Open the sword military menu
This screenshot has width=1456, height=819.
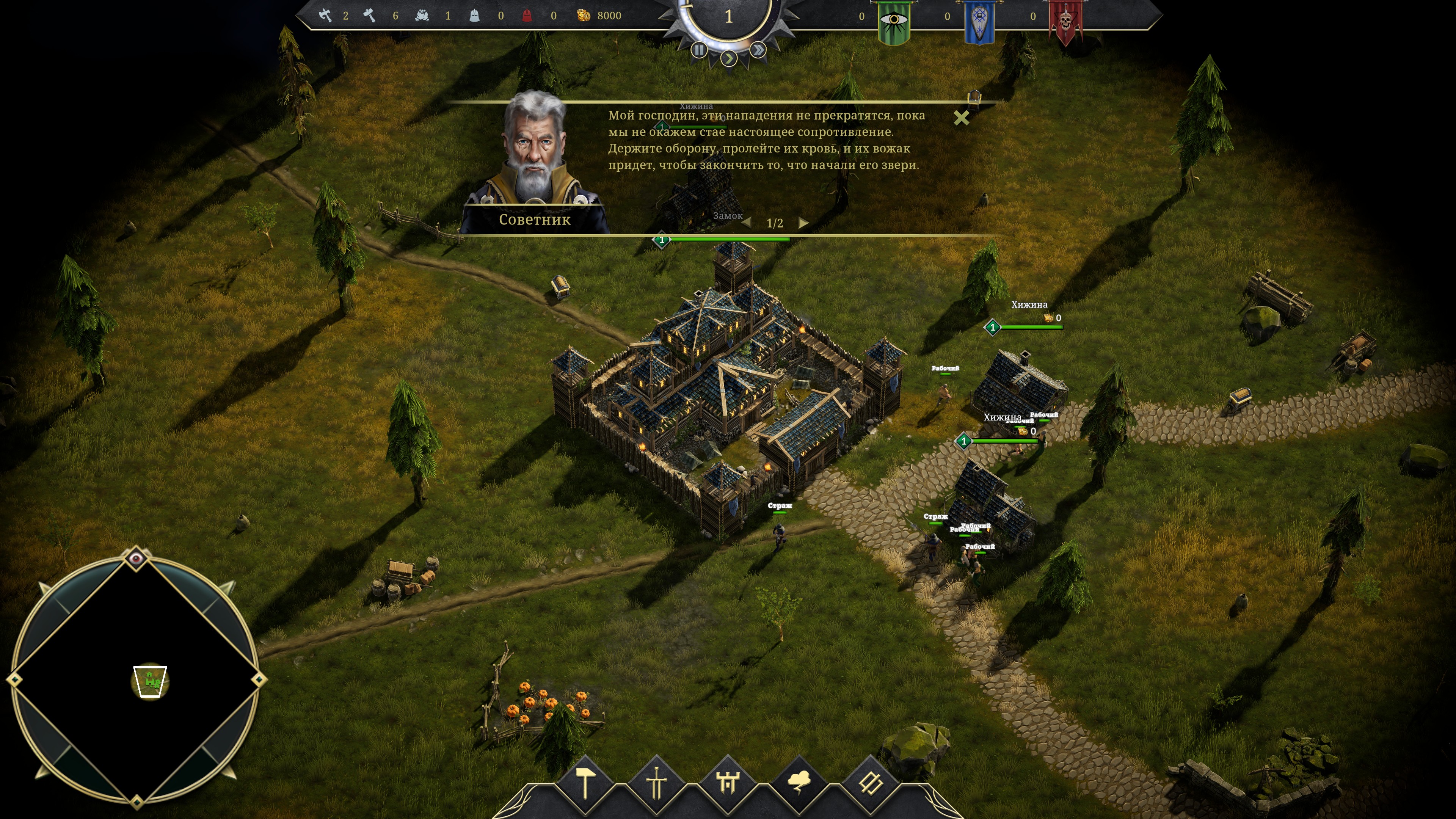(x=656, y=783)
